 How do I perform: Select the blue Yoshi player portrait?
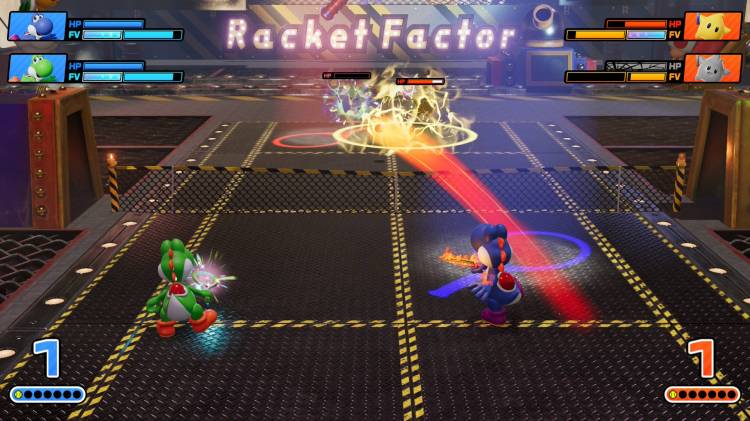click(36, 26)
